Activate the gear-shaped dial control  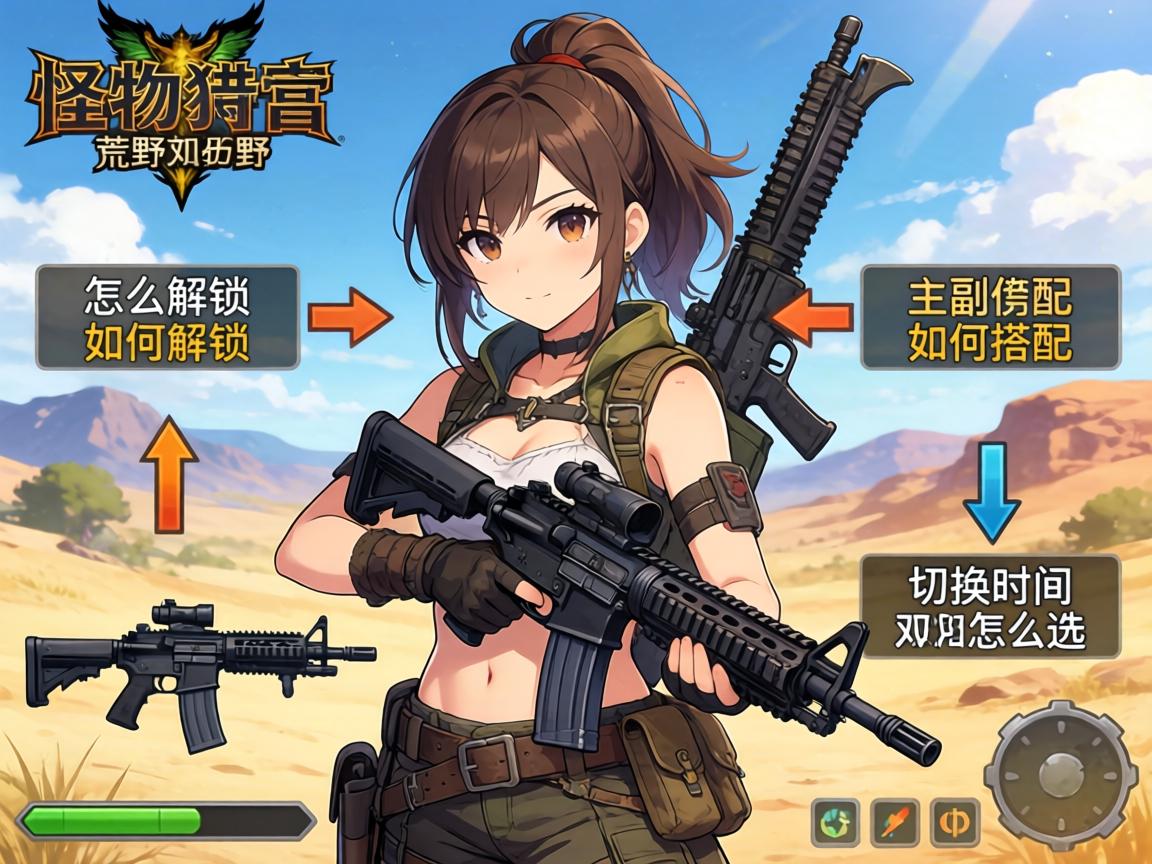[x=1060, y=774]
